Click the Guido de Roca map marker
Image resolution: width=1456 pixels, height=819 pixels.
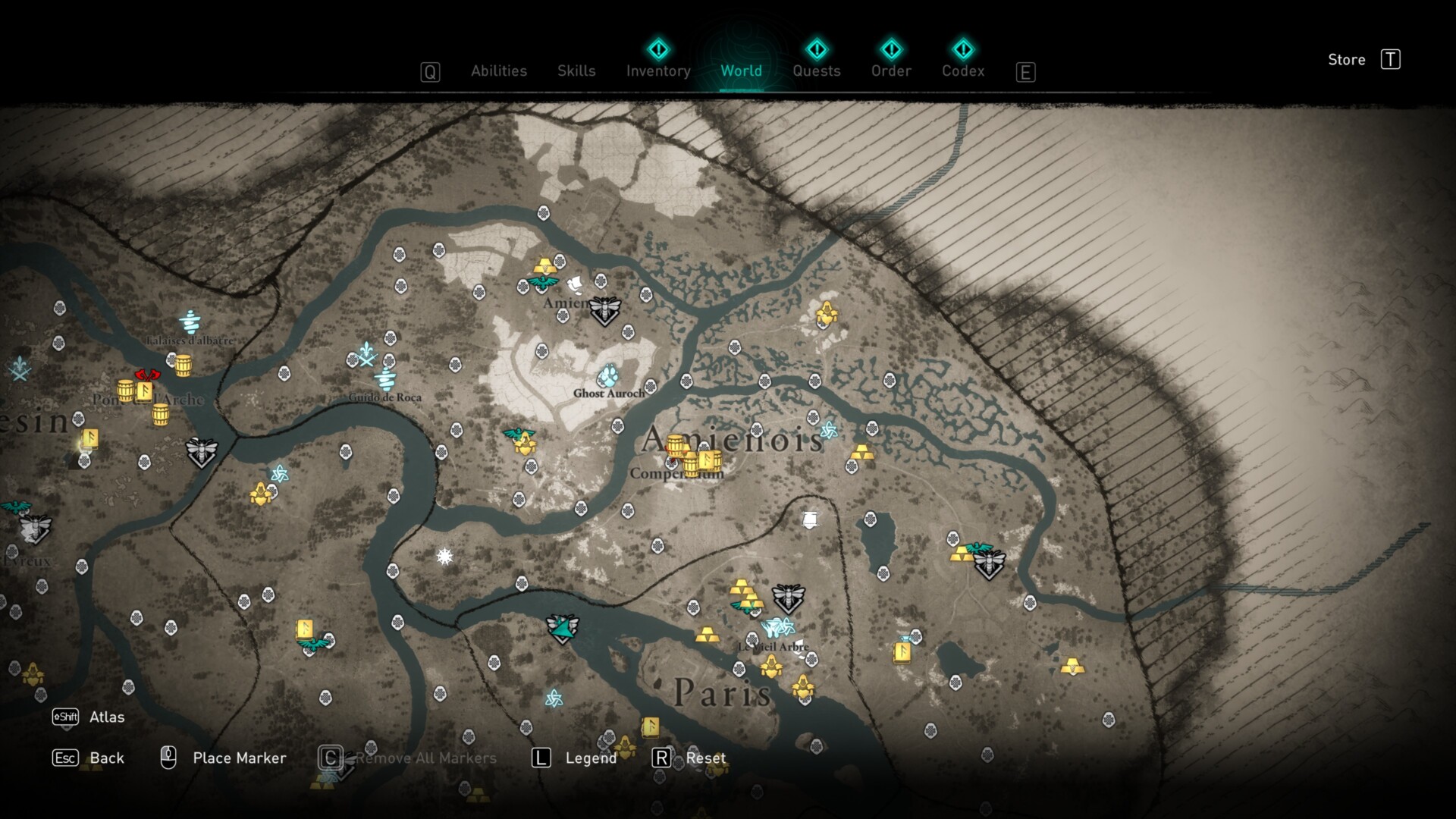[385, 378]
